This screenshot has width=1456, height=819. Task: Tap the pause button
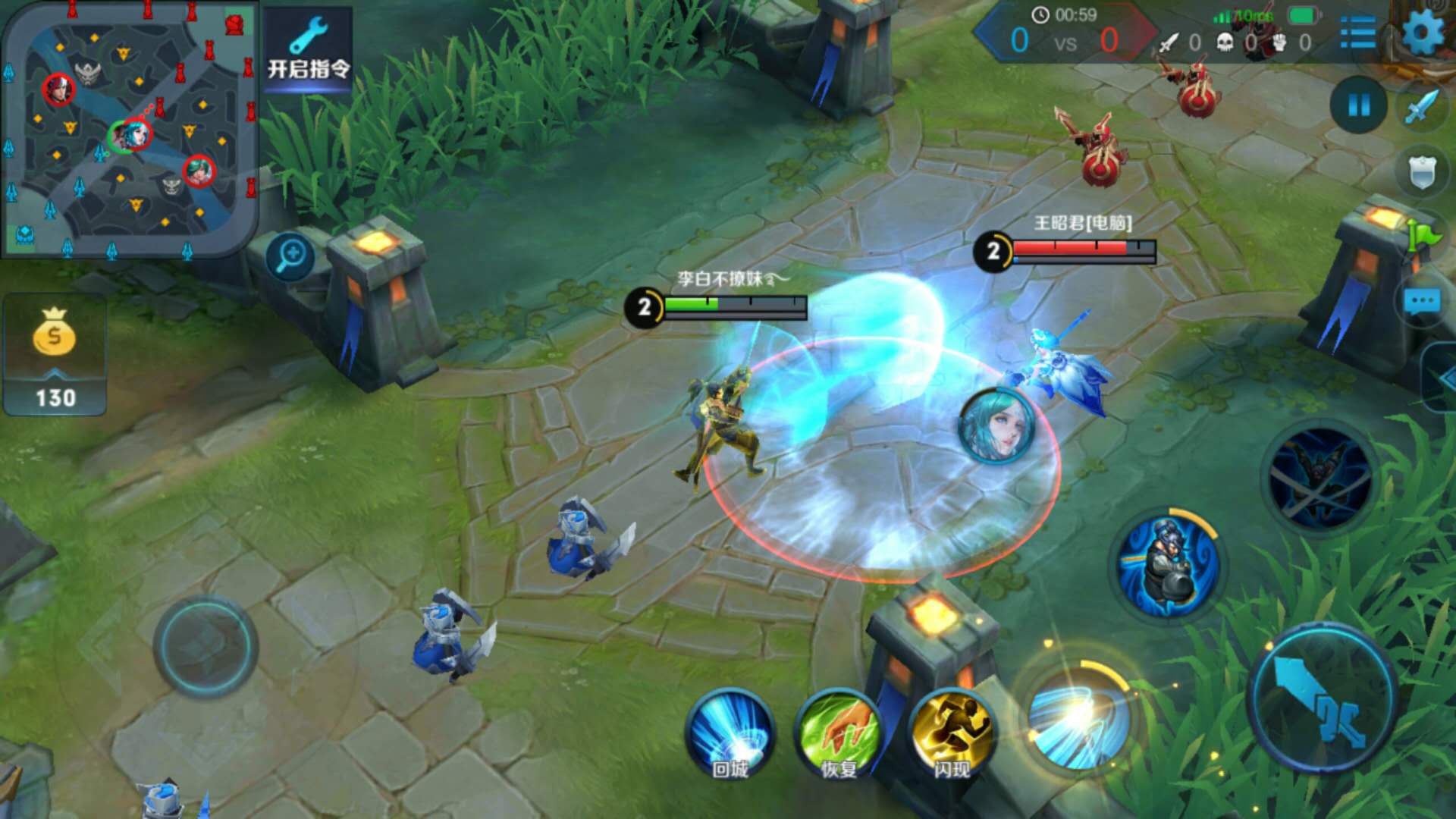pyautogui.click(x=1359, y=105)
